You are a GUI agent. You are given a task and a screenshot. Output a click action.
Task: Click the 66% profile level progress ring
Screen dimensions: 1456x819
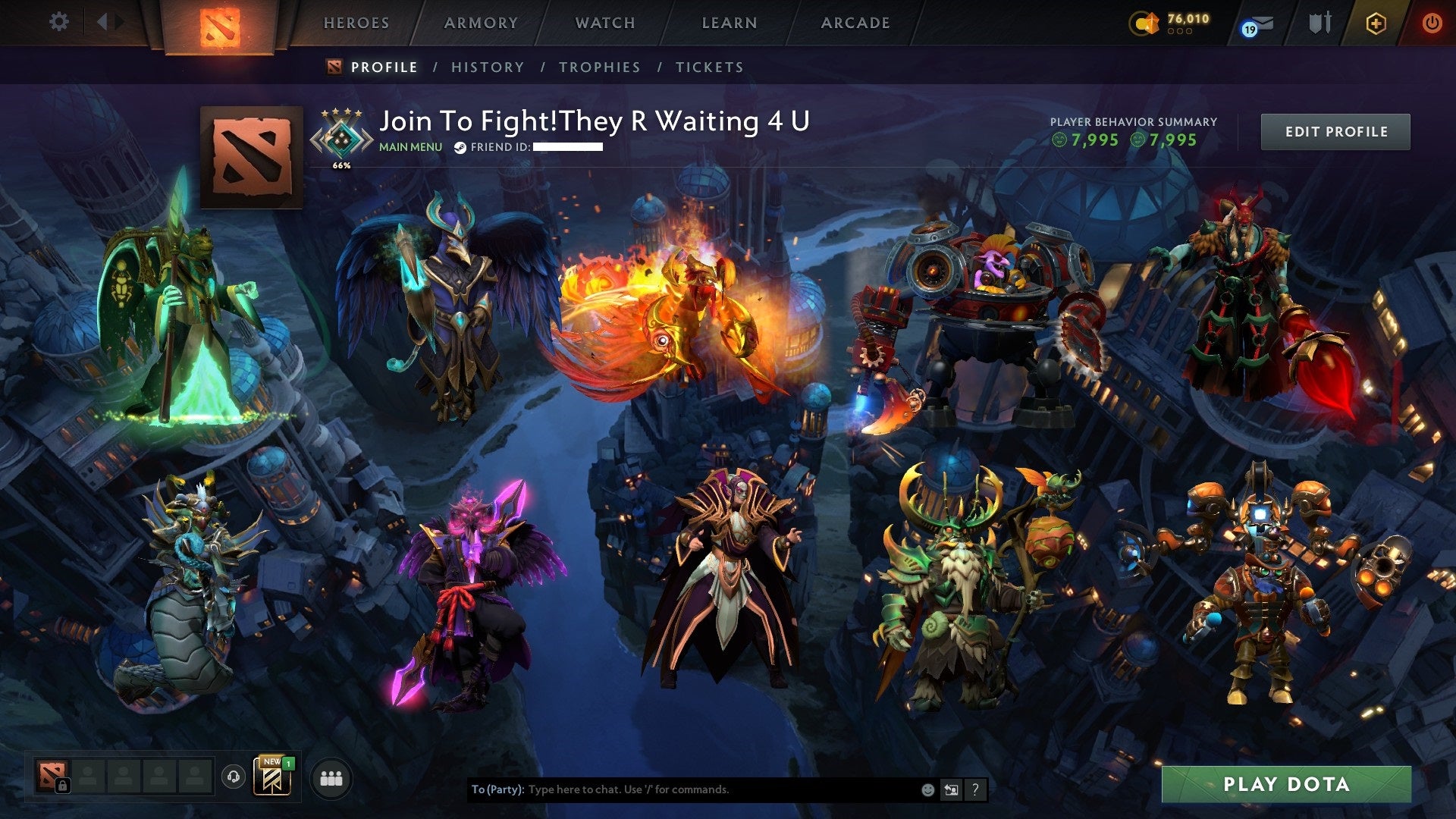(341, 139)
